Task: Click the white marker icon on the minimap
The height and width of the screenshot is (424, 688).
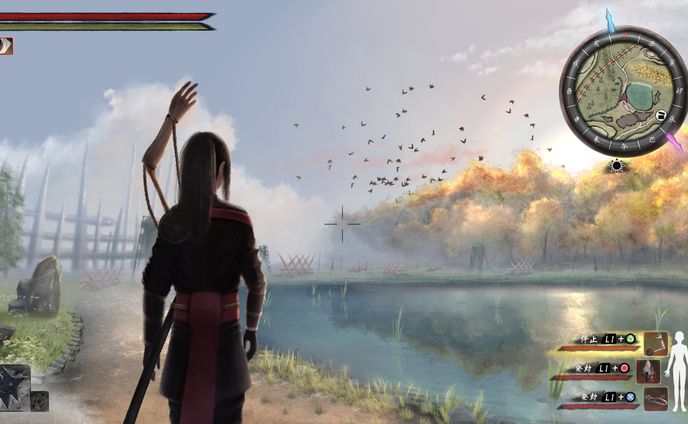Action: coord(661,117)
